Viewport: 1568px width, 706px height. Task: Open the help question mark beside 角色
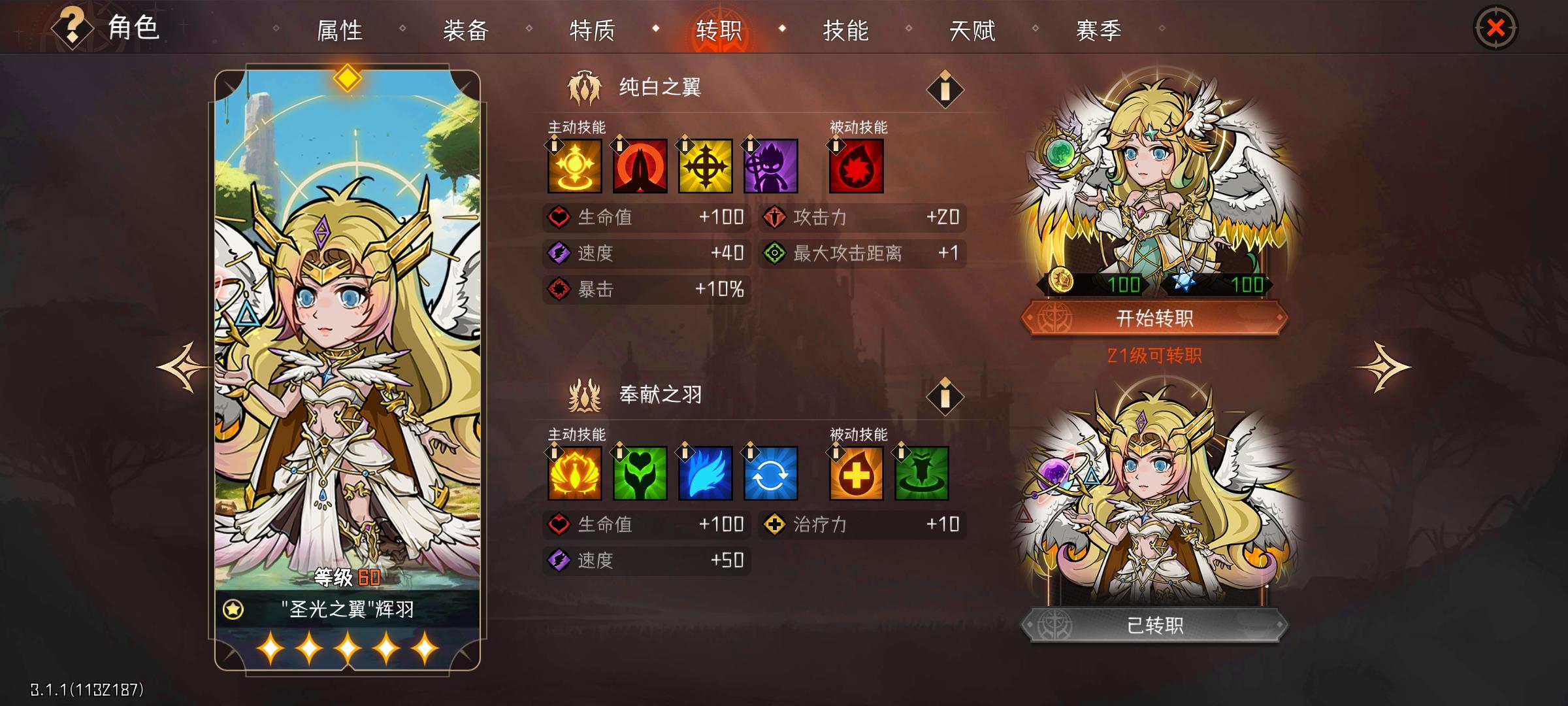(x=72, y=27)
